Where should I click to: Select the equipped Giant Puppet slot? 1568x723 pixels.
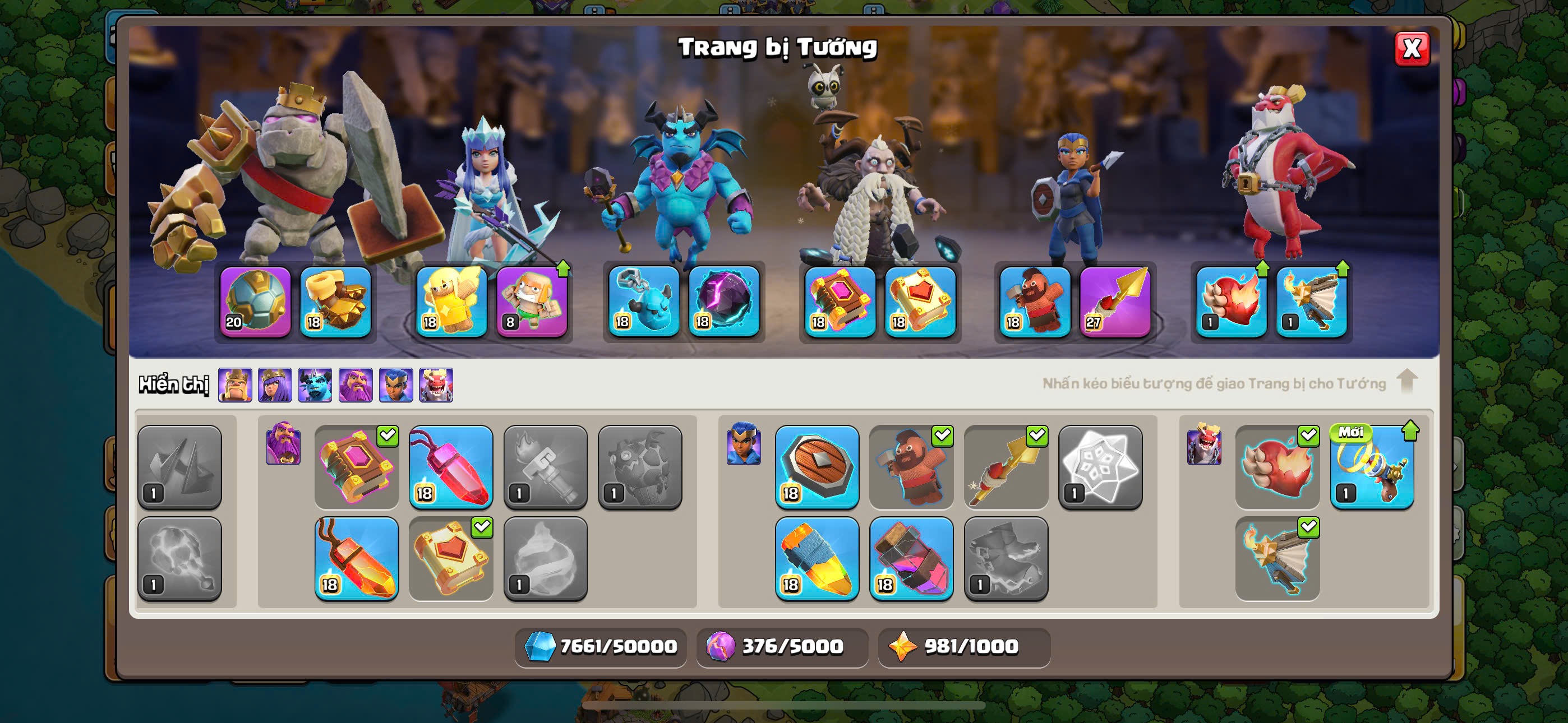click(x=532, y=302)
